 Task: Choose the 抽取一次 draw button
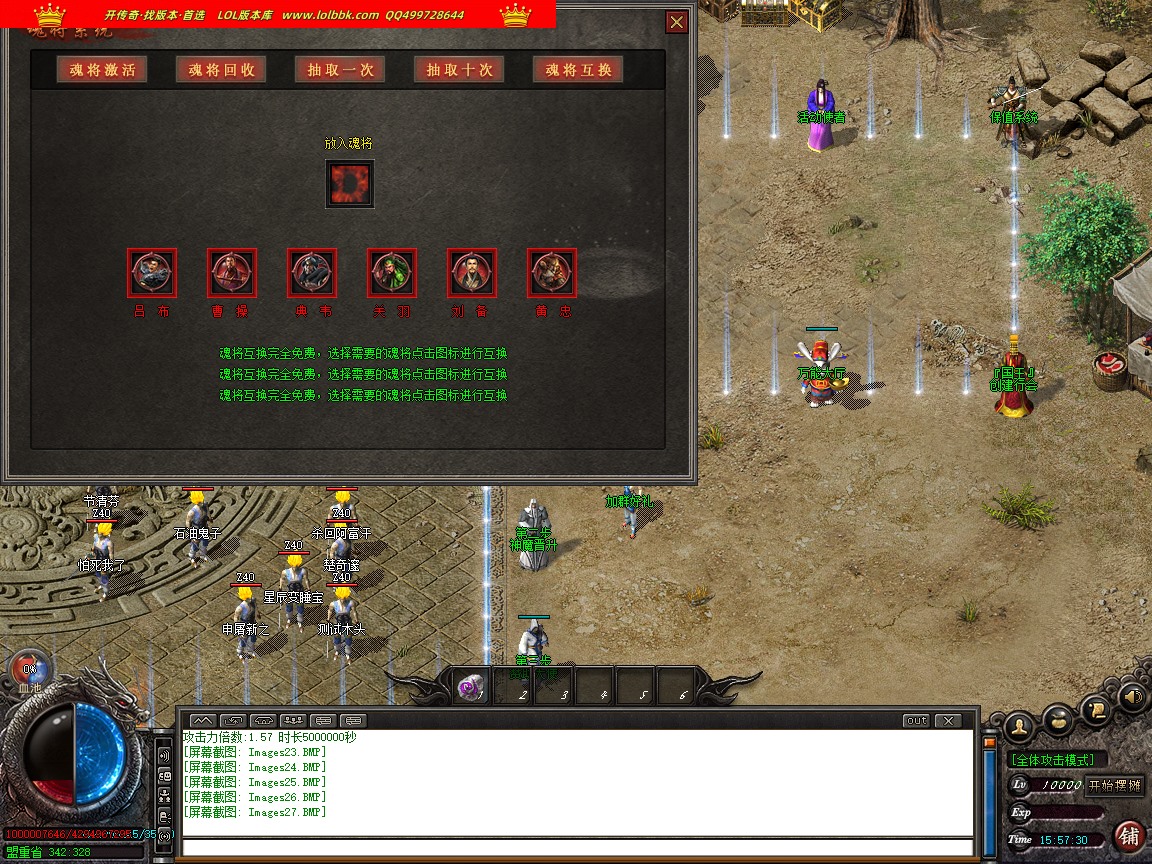pyautogui.click(x=340, y=70)
